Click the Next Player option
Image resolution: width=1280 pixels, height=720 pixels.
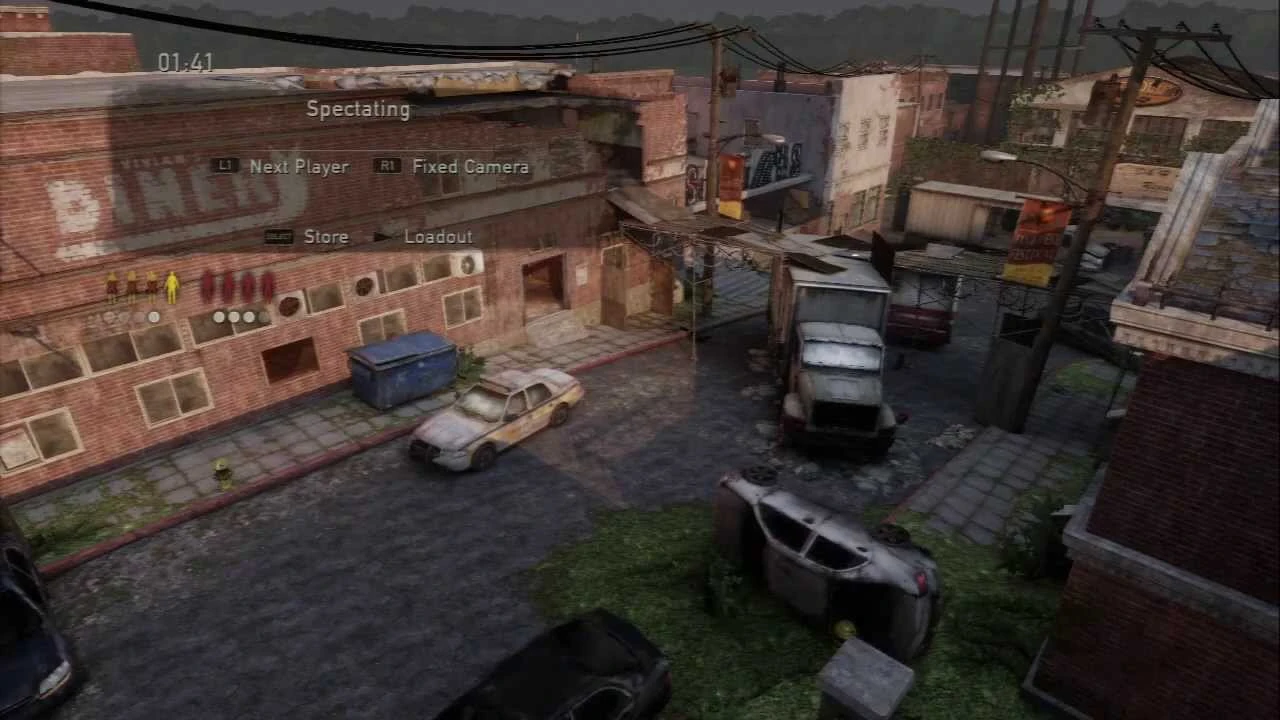pos(298,166)
